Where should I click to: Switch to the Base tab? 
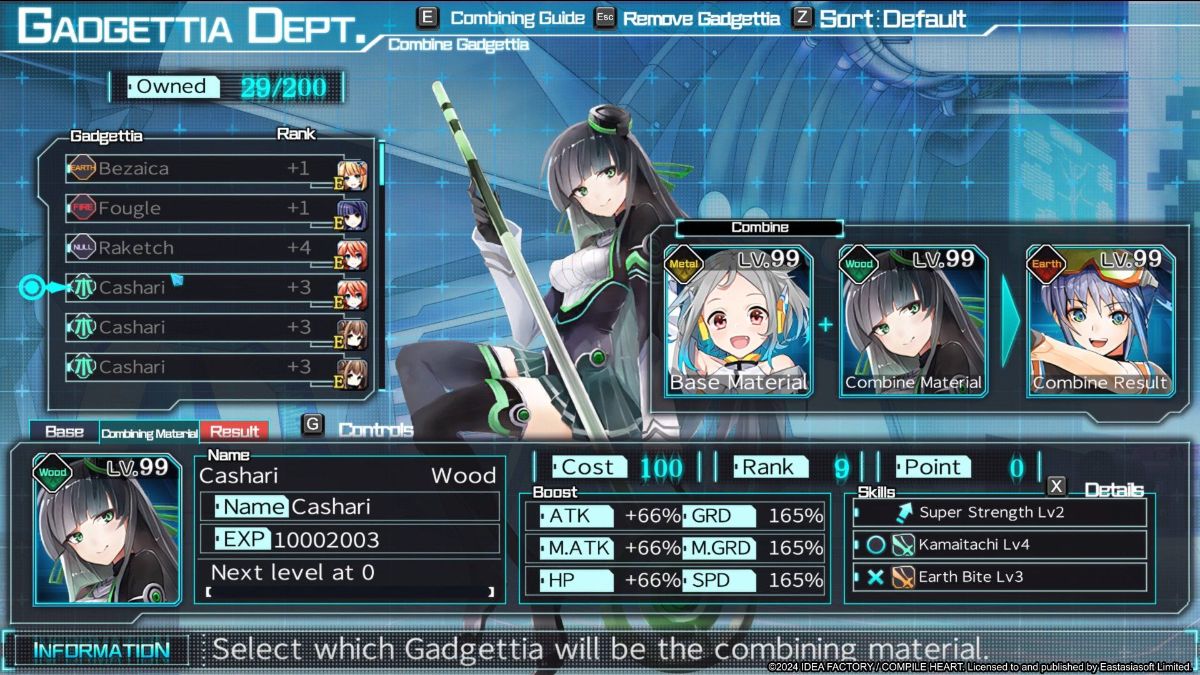tap(64, 432)
